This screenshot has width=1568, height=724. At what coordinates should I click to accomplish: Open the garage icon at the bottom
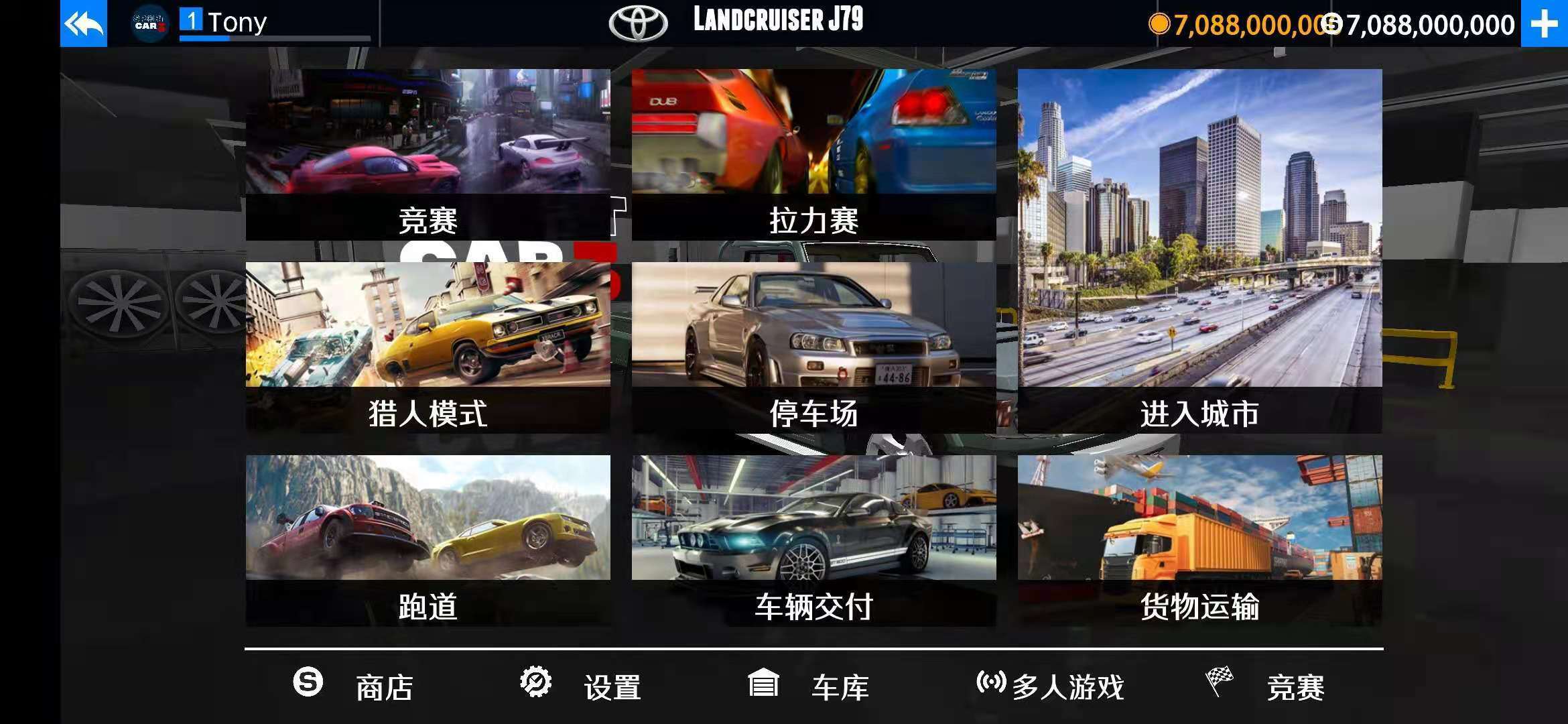point(764,684)
